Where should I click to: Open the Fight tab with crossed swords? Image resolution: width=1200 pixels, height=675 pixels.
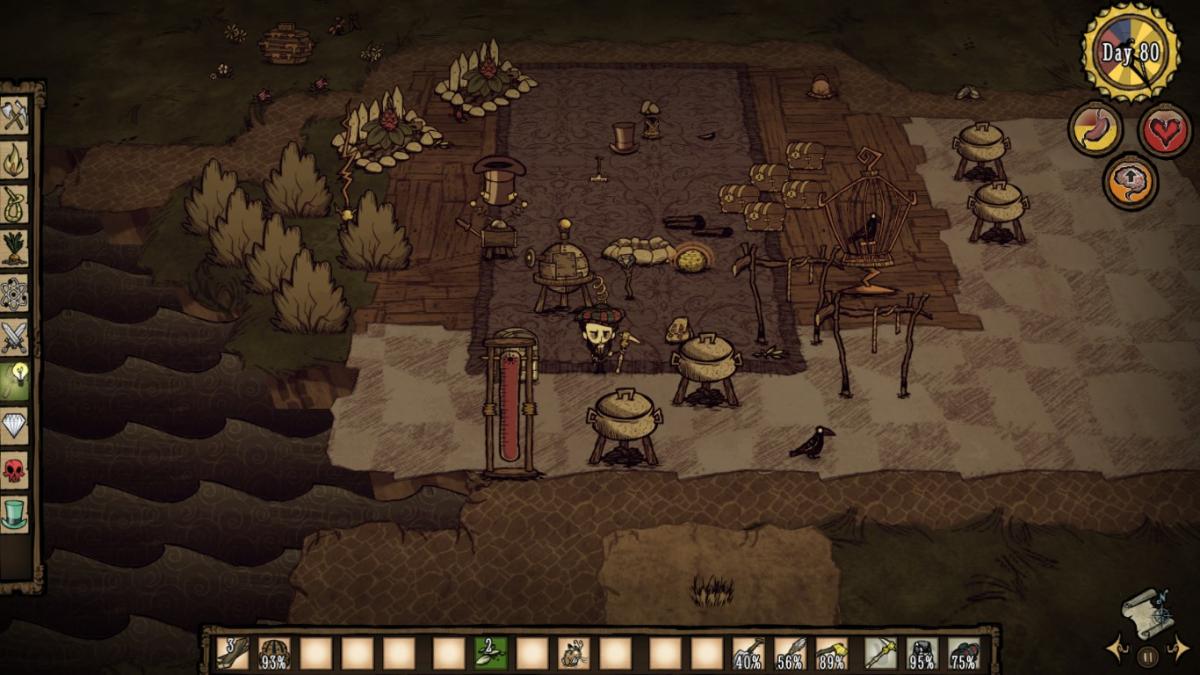15,337
